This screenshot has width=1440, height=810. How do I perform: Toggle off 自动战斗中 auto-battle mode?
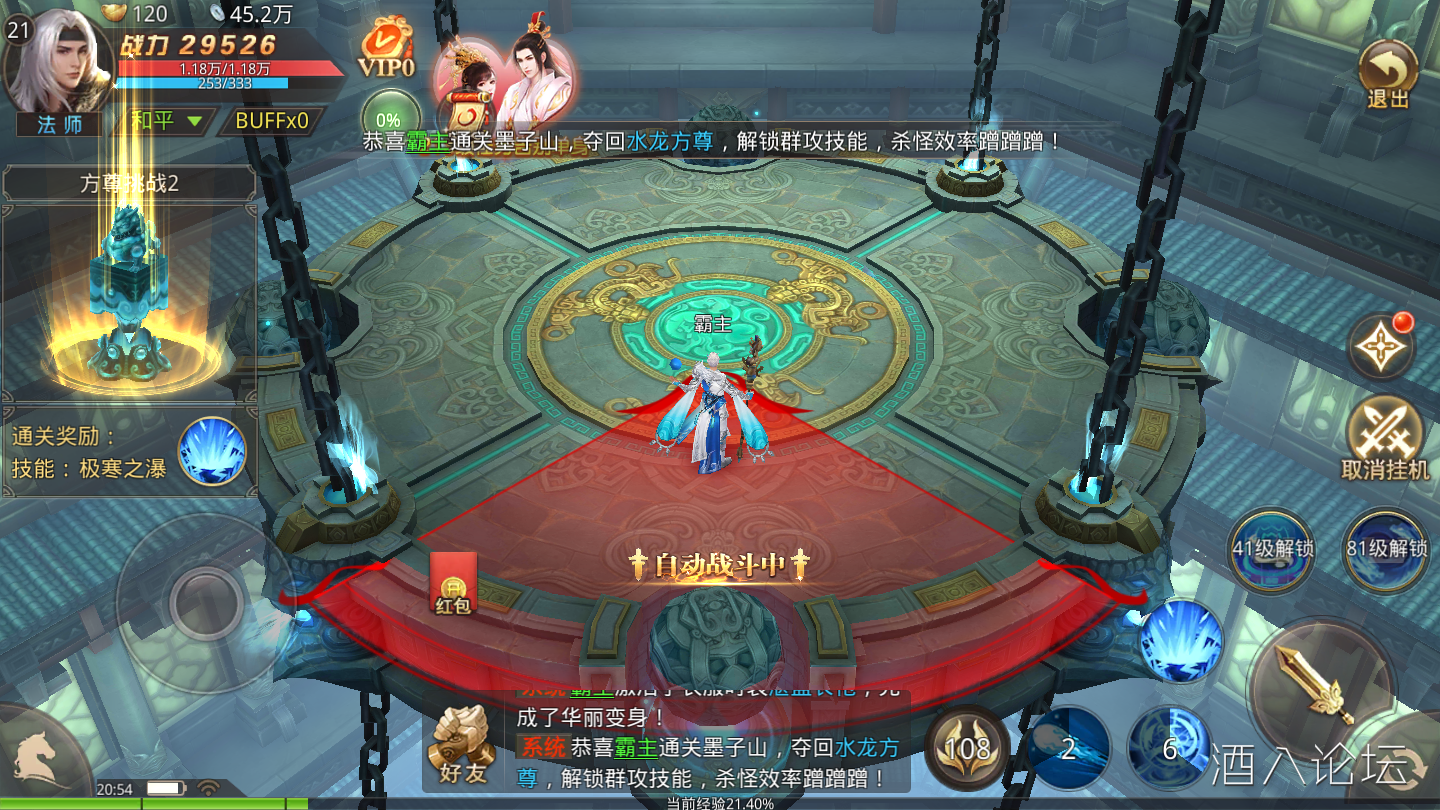tap(718, 564)
